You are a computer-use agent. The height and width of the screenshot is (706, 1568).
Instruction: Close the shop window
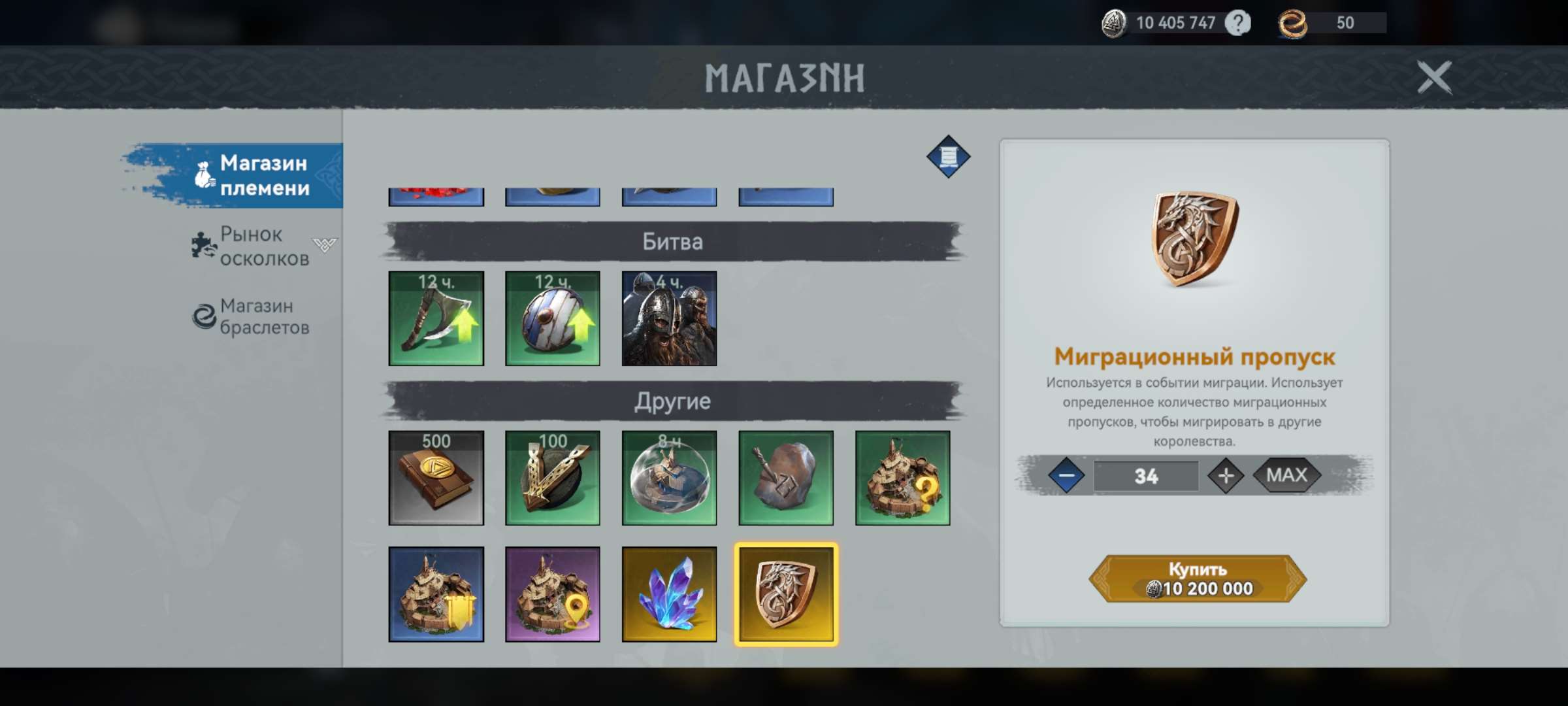click(x=1434, y=78)
